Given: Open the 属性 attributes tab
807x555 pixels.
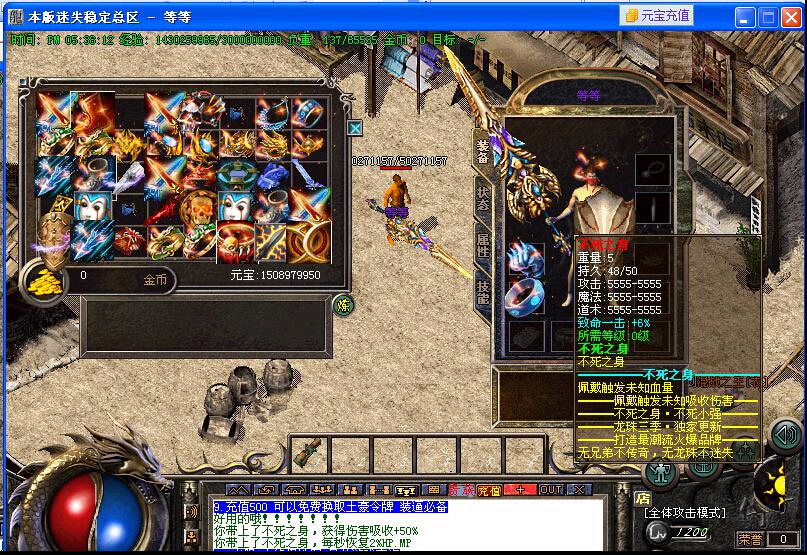Looking at the screenshot, I should click(482, 243).
